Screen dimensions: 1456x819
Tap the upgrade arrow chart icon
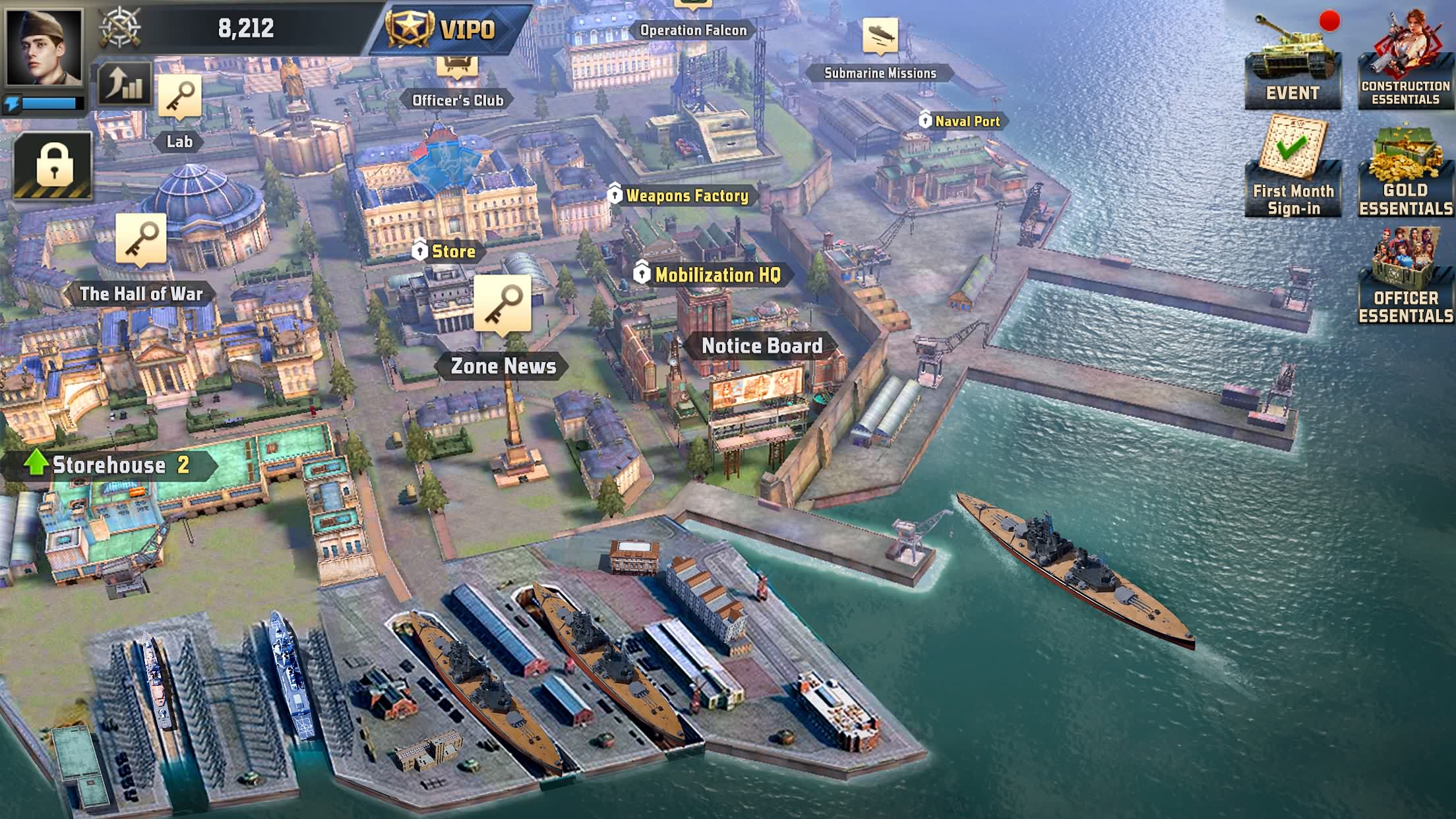pyautogui.click(x=124, y=84)
